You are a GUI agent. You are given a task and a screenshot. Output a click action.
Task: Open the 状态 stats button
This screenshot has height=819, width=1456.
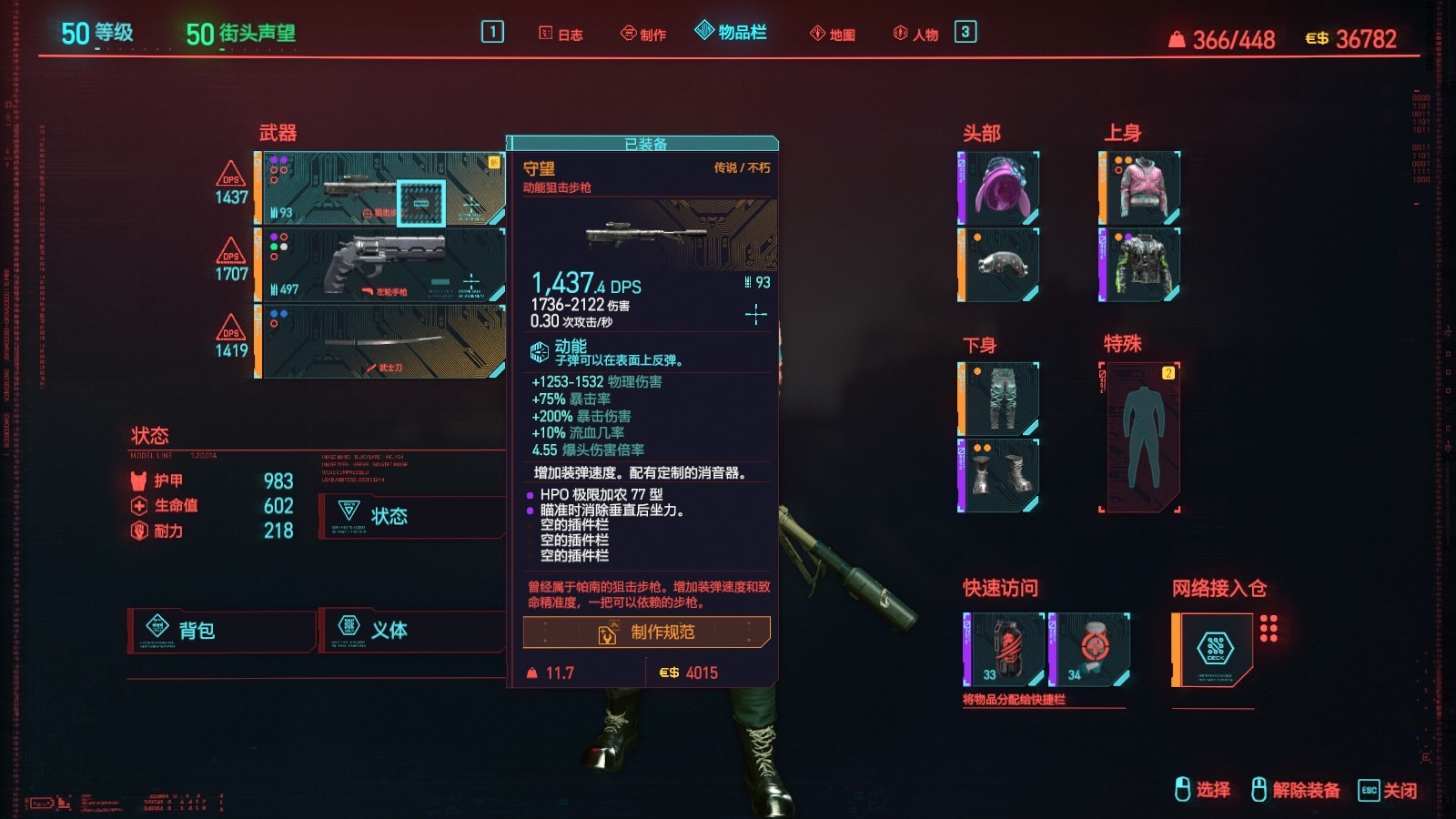click(411, 516)
